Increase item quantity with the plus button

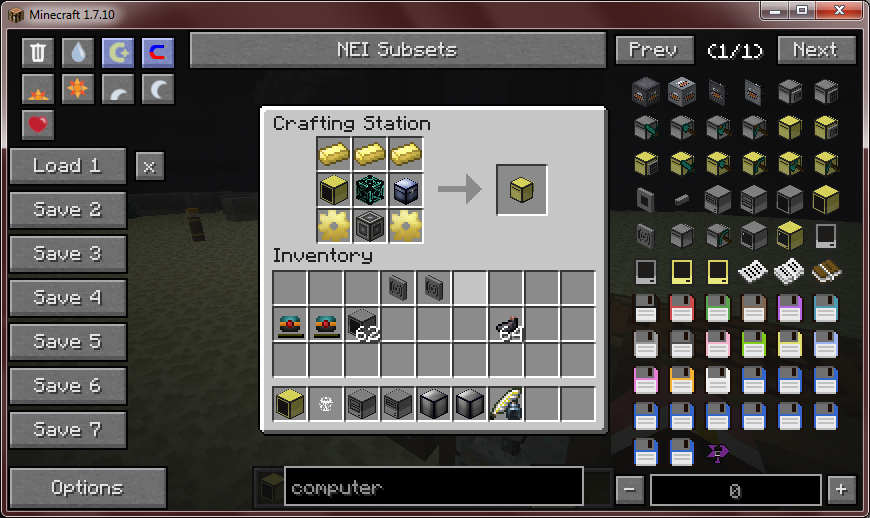pyautogui.click(x=841, y=490)
